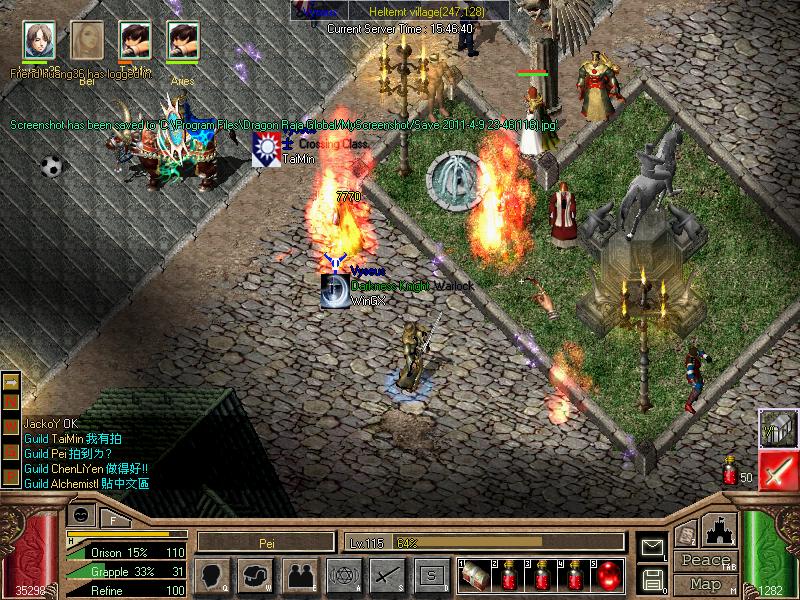Open the two-person party button

[x=298, y=575]
